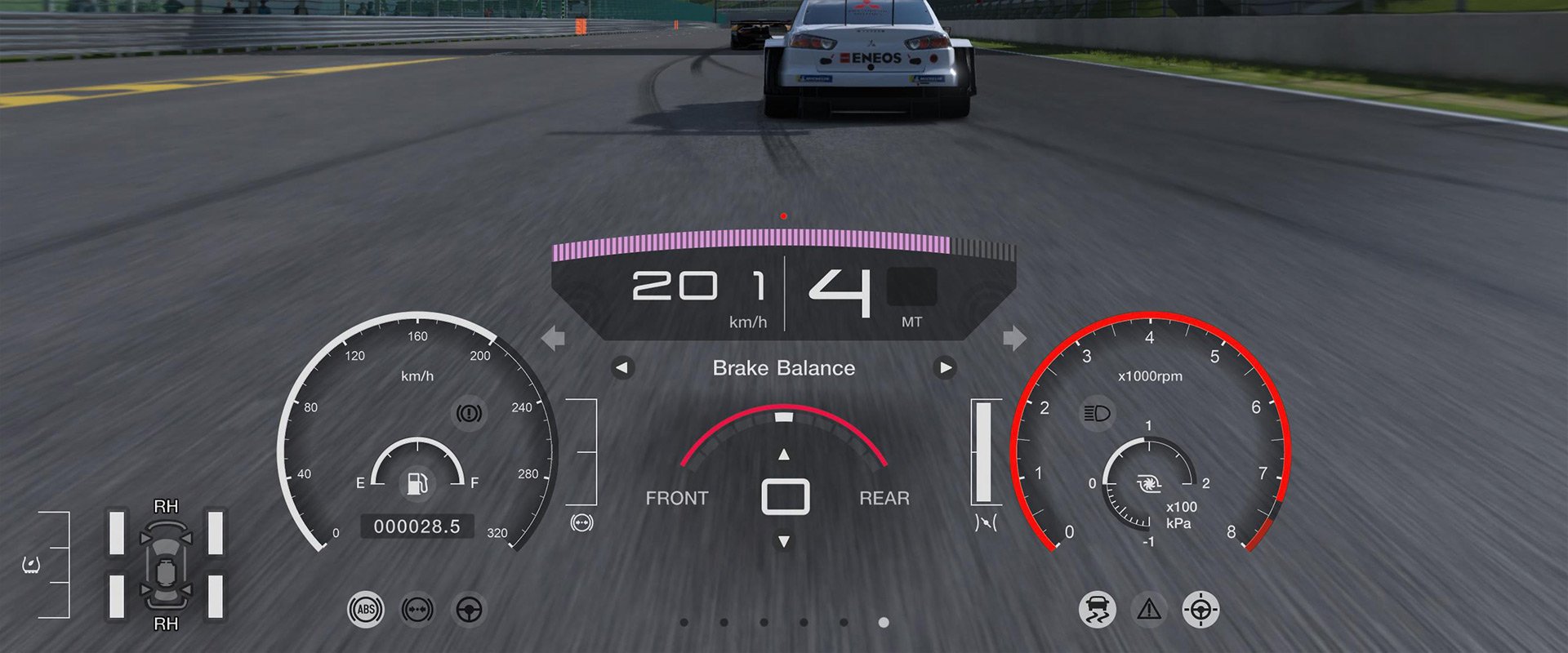Select the crosshair target icon
This screenshot has height=653, width=1568.
(x=1200, y=610)
